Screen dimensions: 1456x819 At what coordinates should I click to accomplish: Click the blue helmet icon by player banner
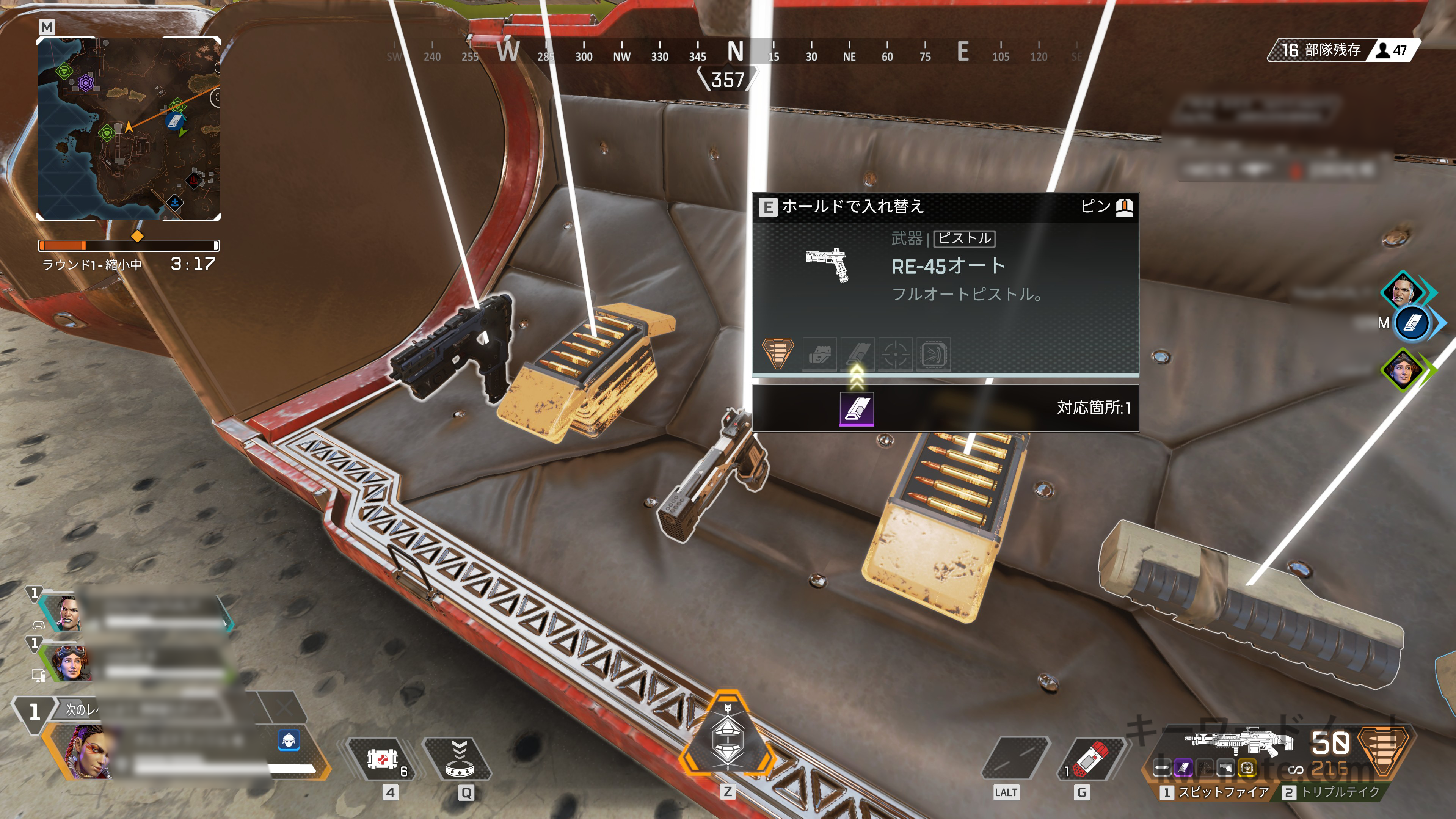pyautogui.click(x=289, y=739)
